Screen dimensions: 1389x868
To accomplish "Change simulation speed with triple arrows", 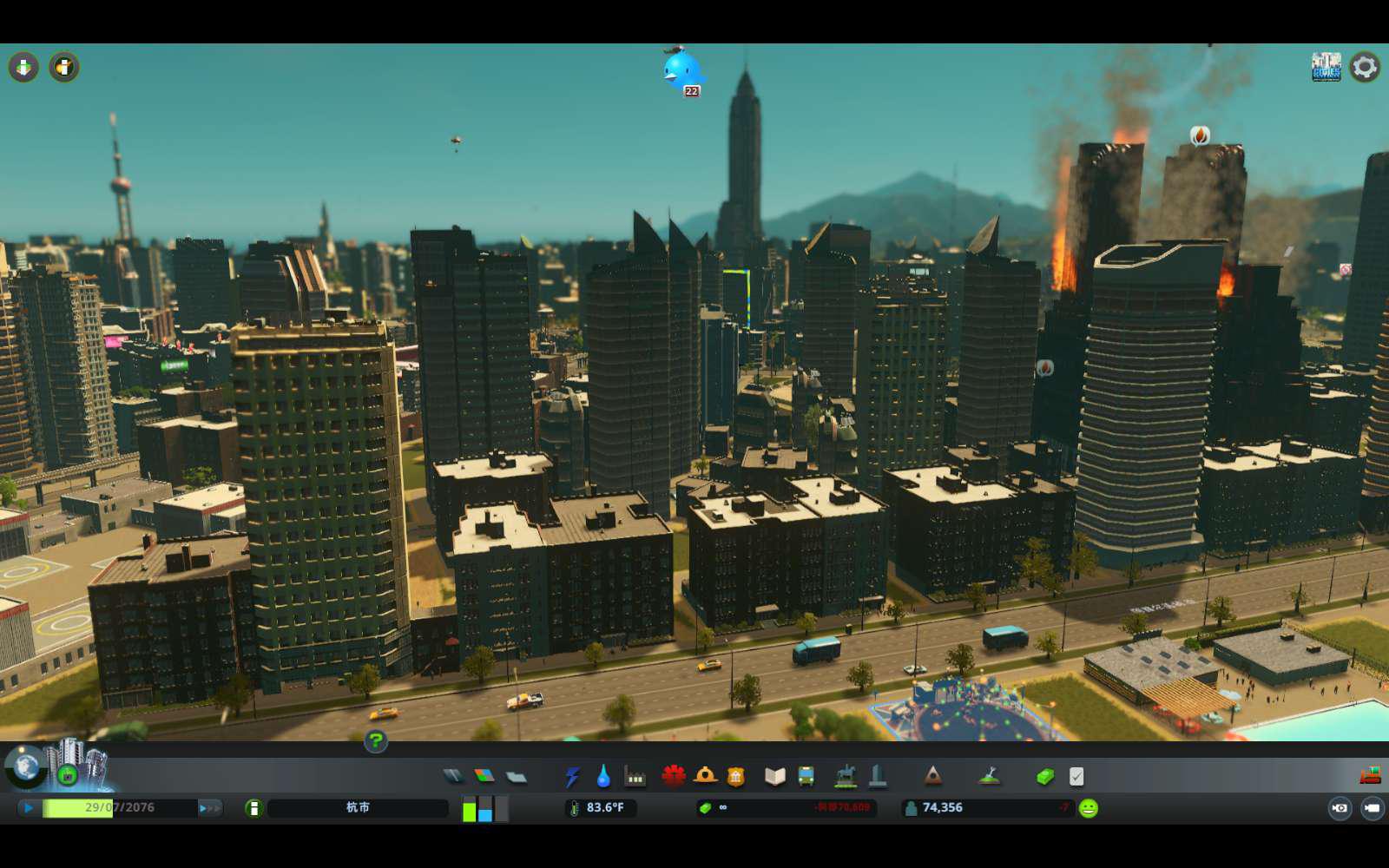I will pyautogui.click(x=209, y=808).
